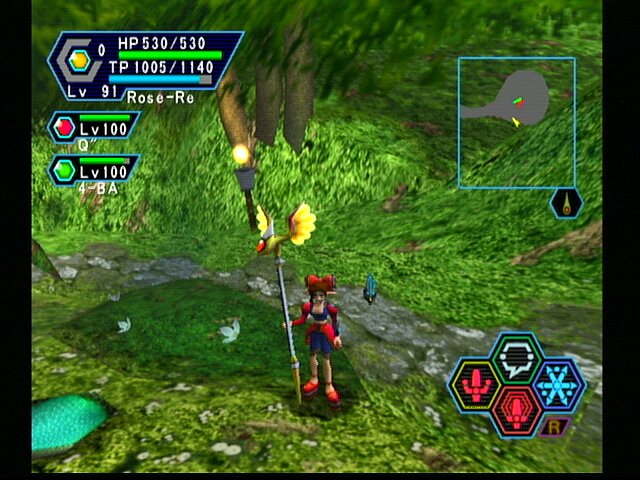The image size is (640, 480).
Task: Use the yellow-bordered red technique icon
Action: 474,384
